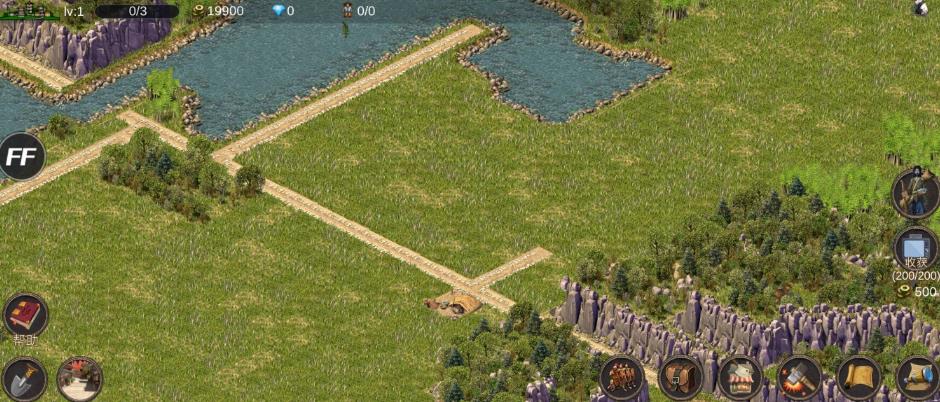Screen dimensions: 940x402
Task: Open the leather backpack inventory
Action: 681,378
